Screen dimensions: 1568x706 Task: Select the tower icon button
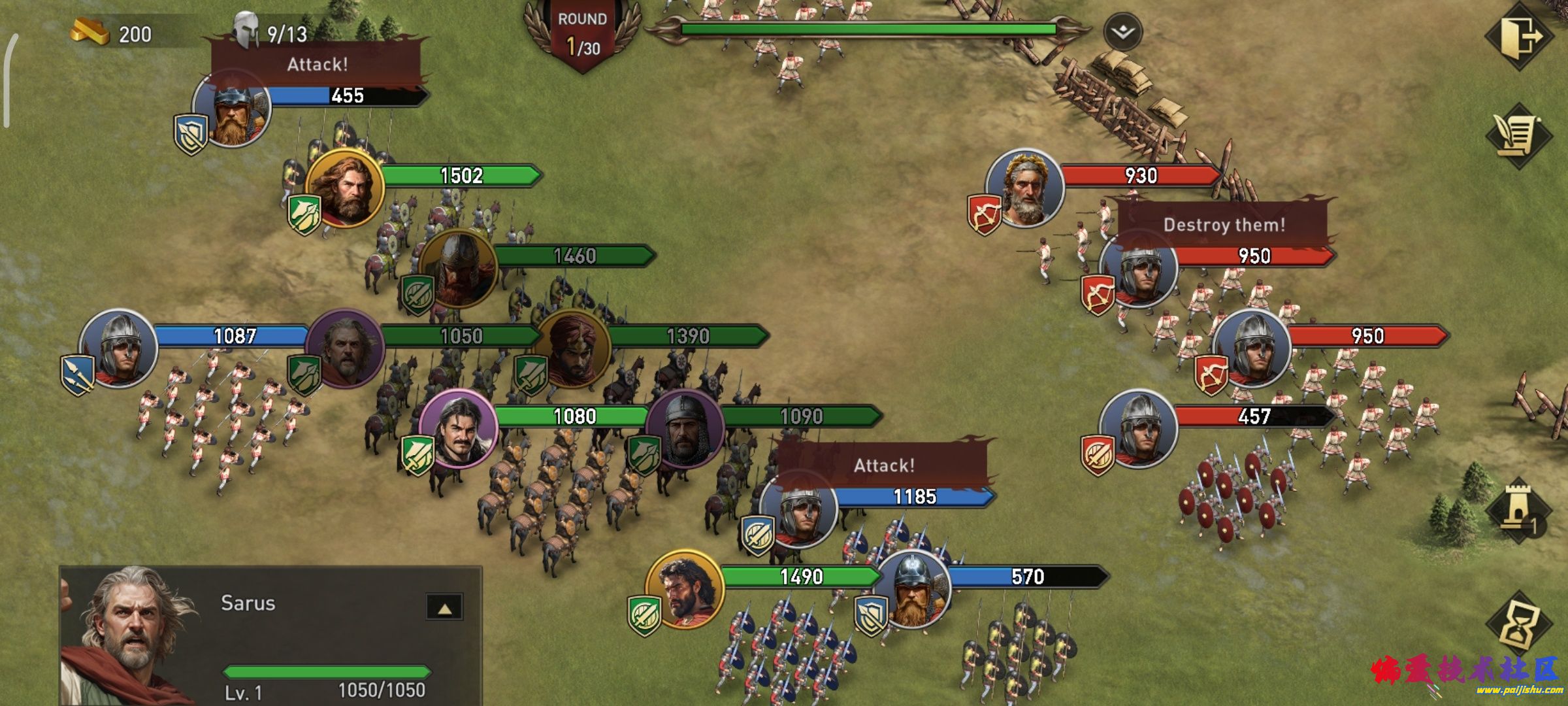[1518, 509]
